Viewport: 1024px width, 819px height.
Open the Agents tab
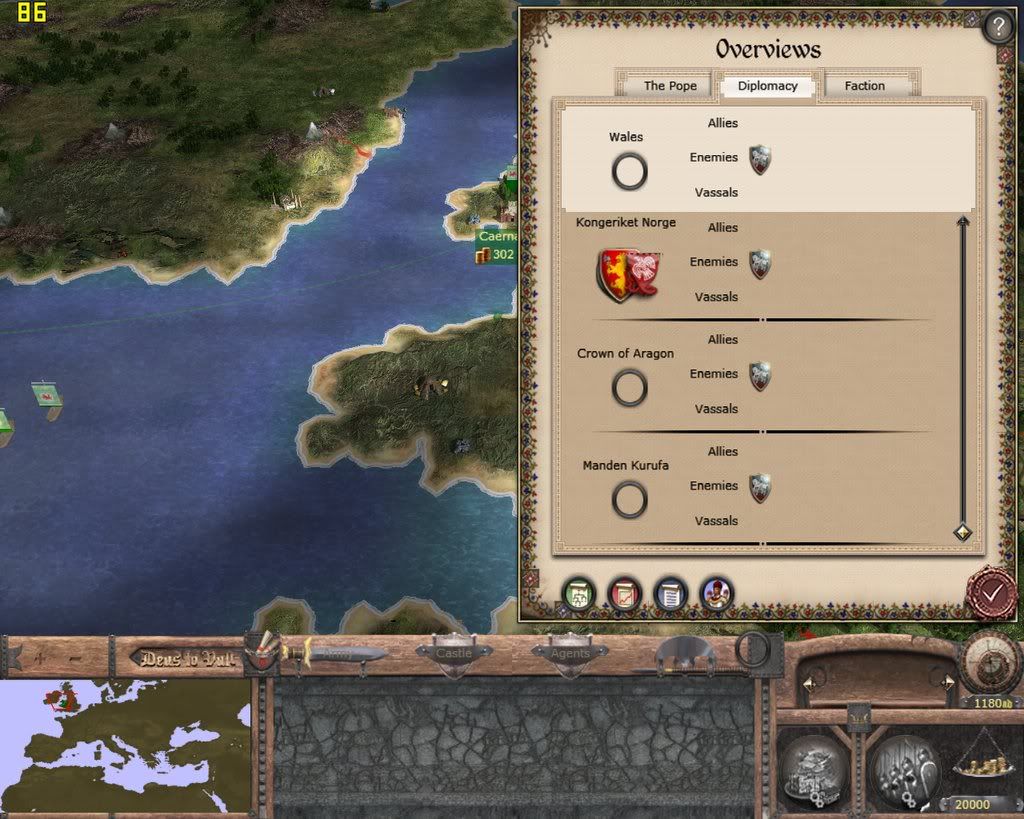(568, 653)
